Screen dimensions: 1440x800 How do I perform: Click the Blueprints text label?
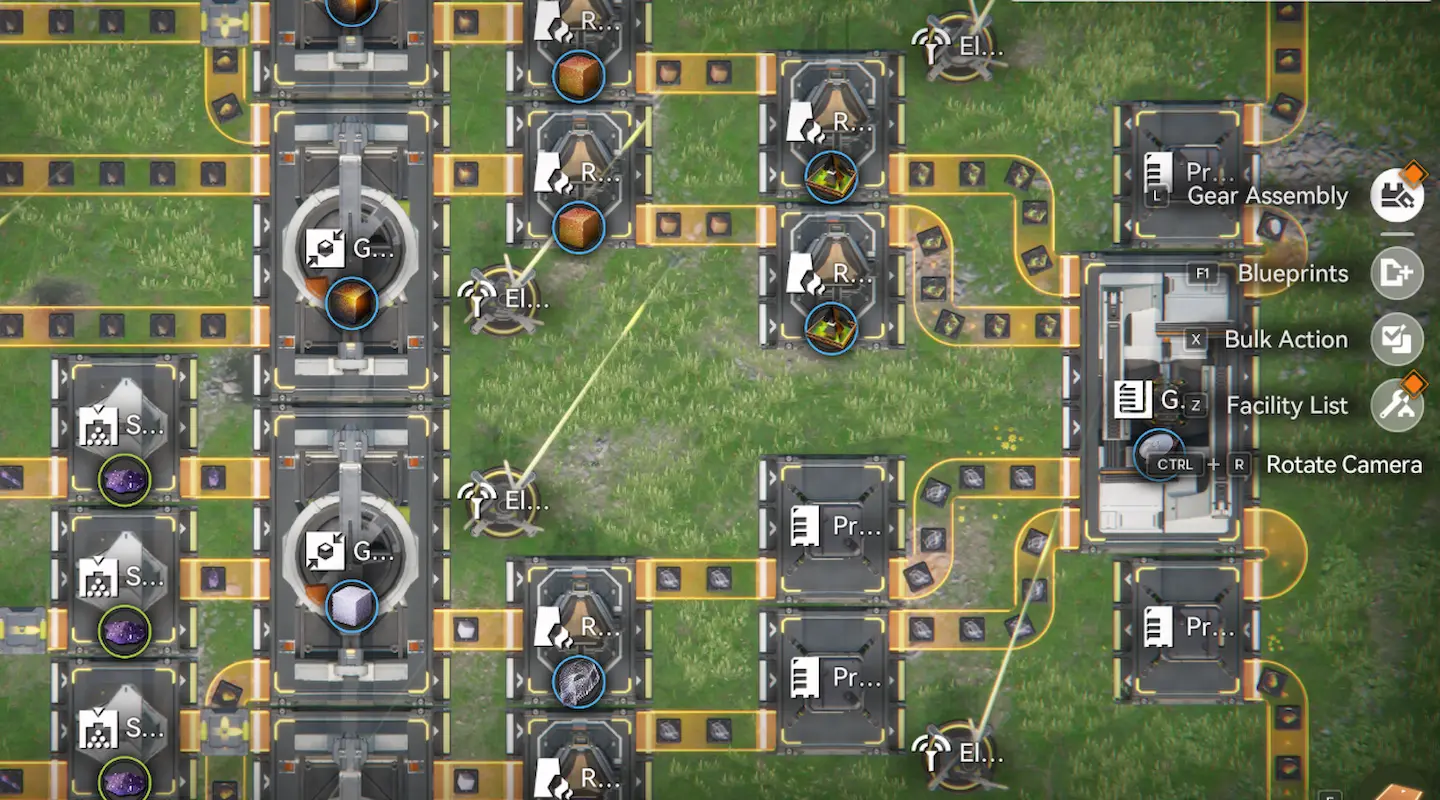tap(1292, 273)
